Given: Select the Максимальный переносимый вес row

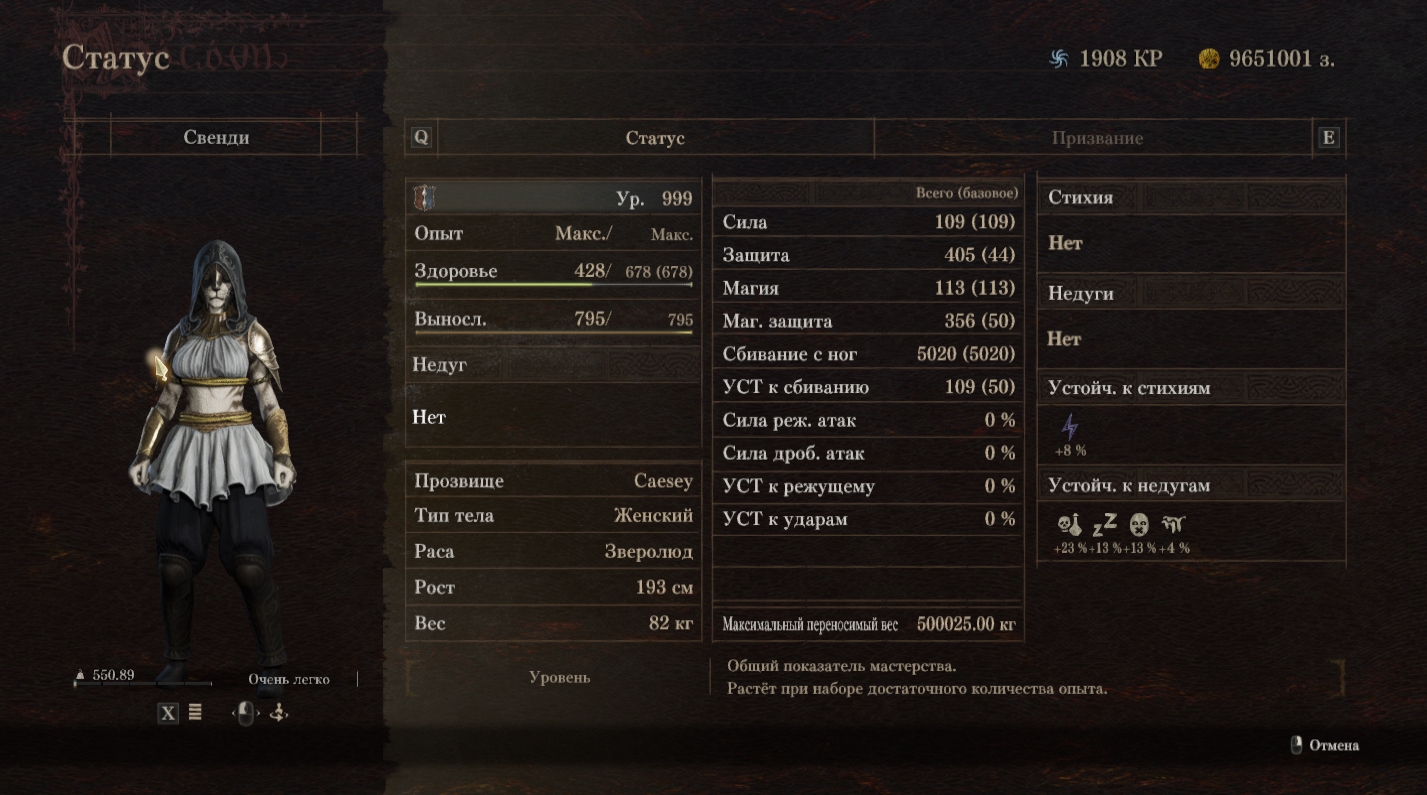Looking at the screenshot, I should (868, 625).
